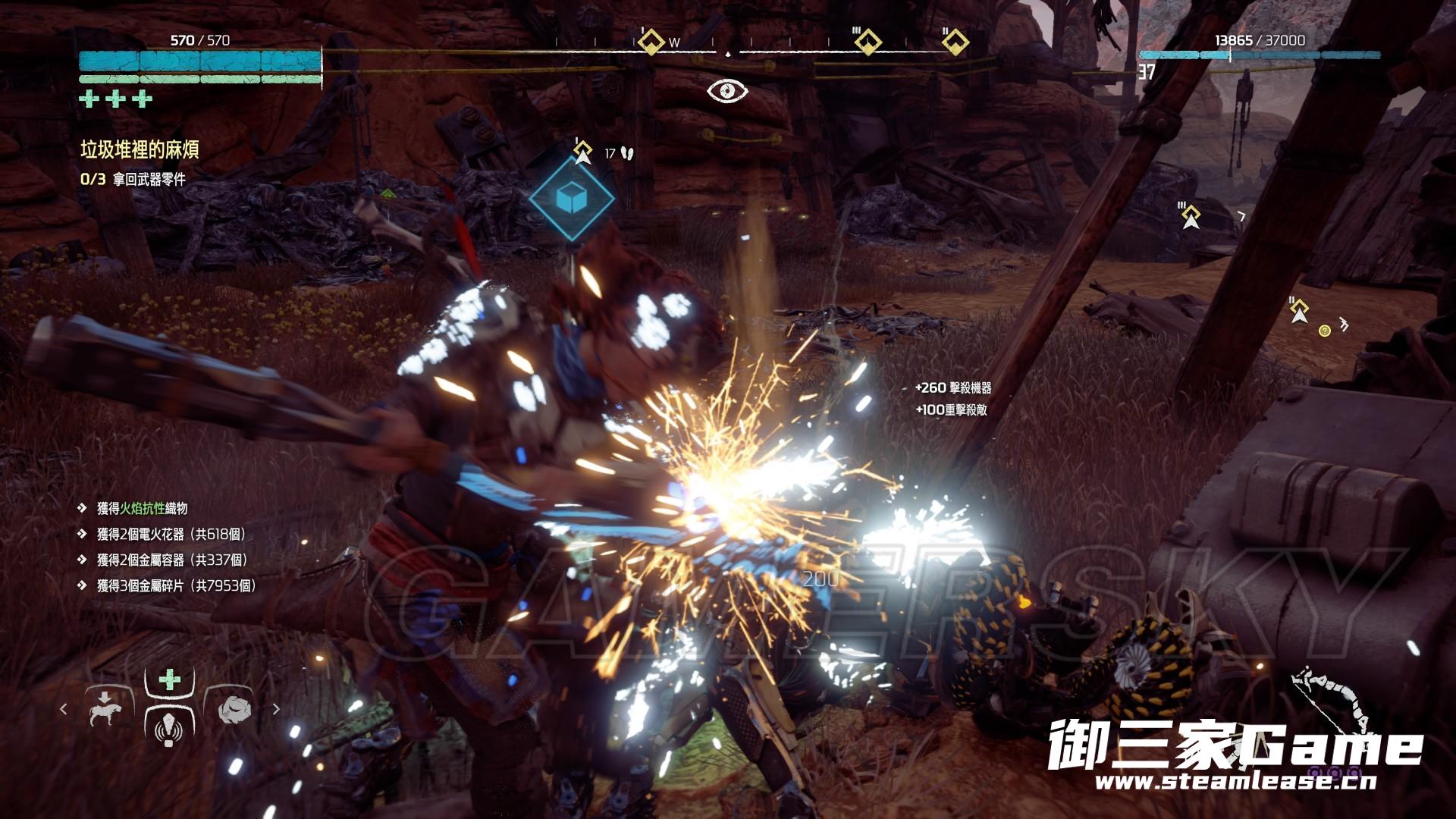1456x819 pixels.
Task: Select compass objective marker III
Action: 867,42
